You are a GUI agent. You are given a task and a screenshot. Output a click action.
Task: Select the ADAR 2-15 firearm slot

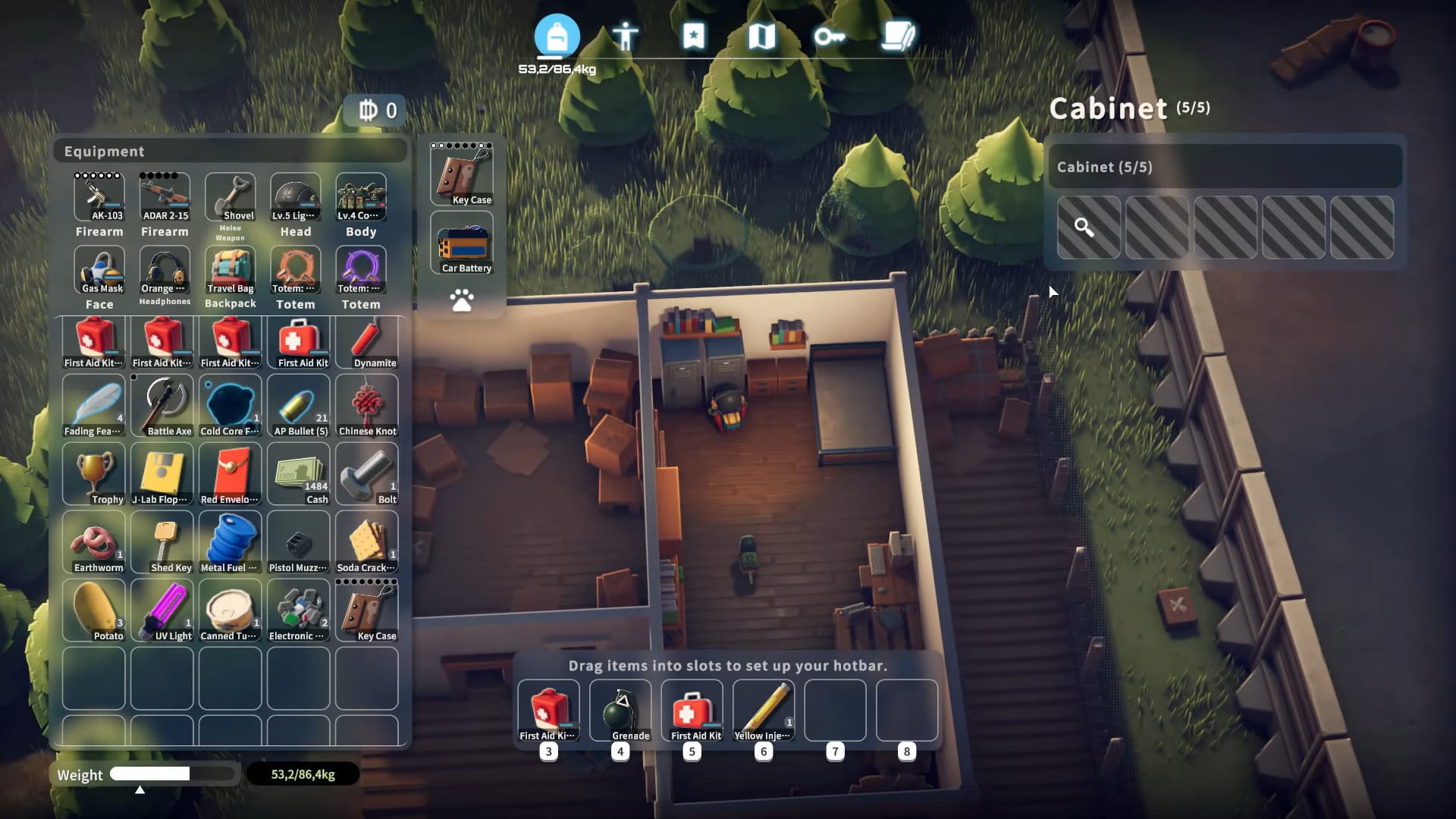click(x=165, y=196)
